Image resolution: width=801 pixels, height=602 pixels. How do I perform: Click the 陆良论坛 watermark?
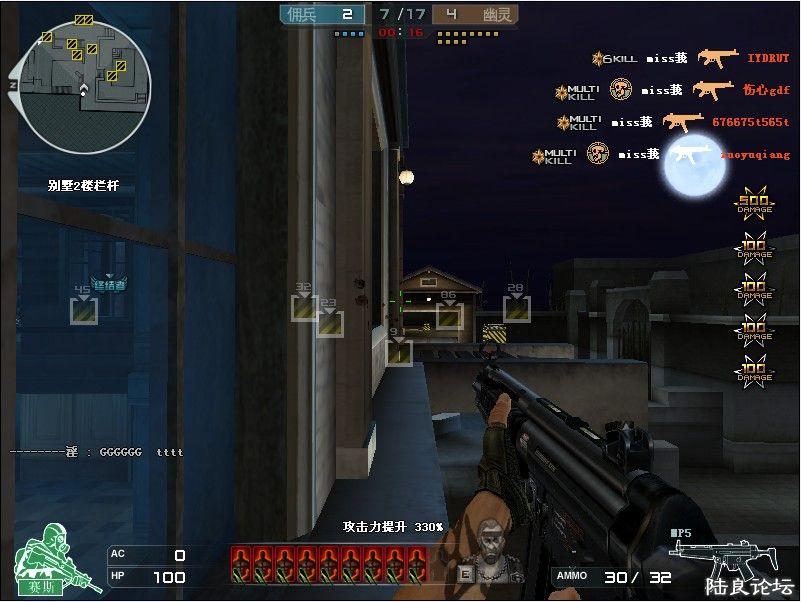pos(750,586)
